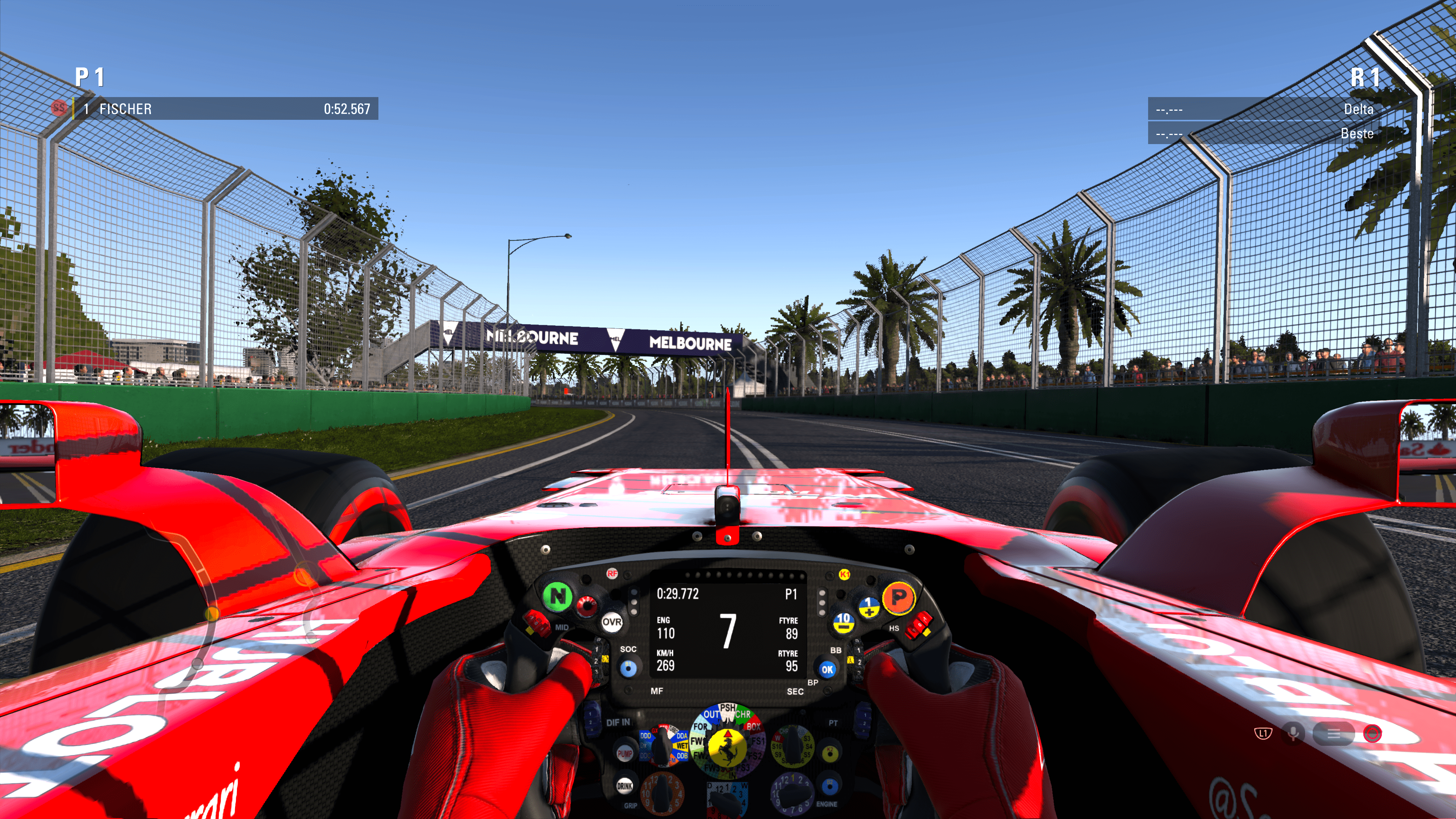Select the FISCHER leaderboard row
1456x819 pixels.
tap(226, 108)
